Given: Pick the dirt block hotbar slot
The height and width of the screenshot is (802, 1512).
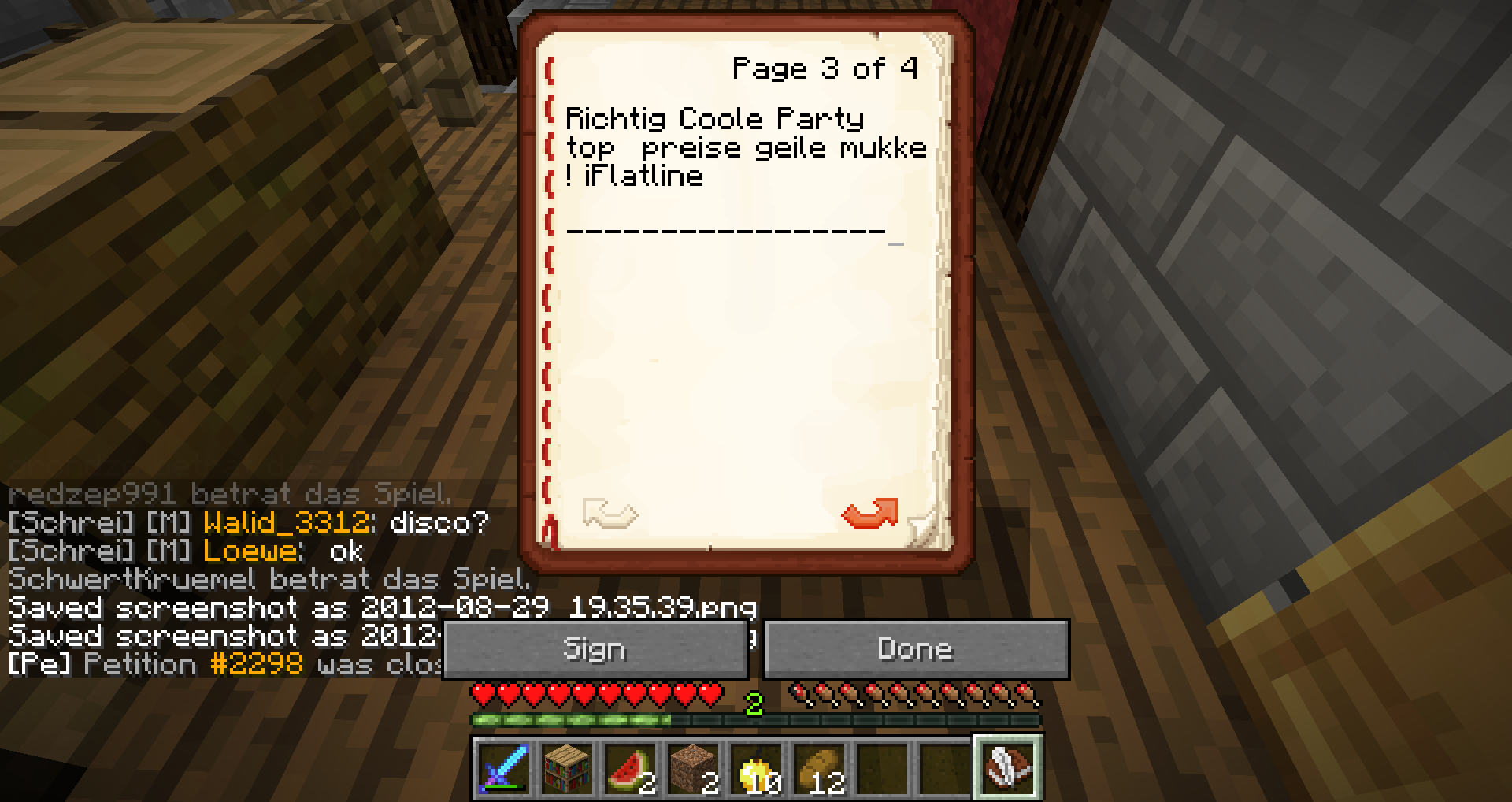Looking at the screenshot, I should pyautogui.click(x=693, y=767).
